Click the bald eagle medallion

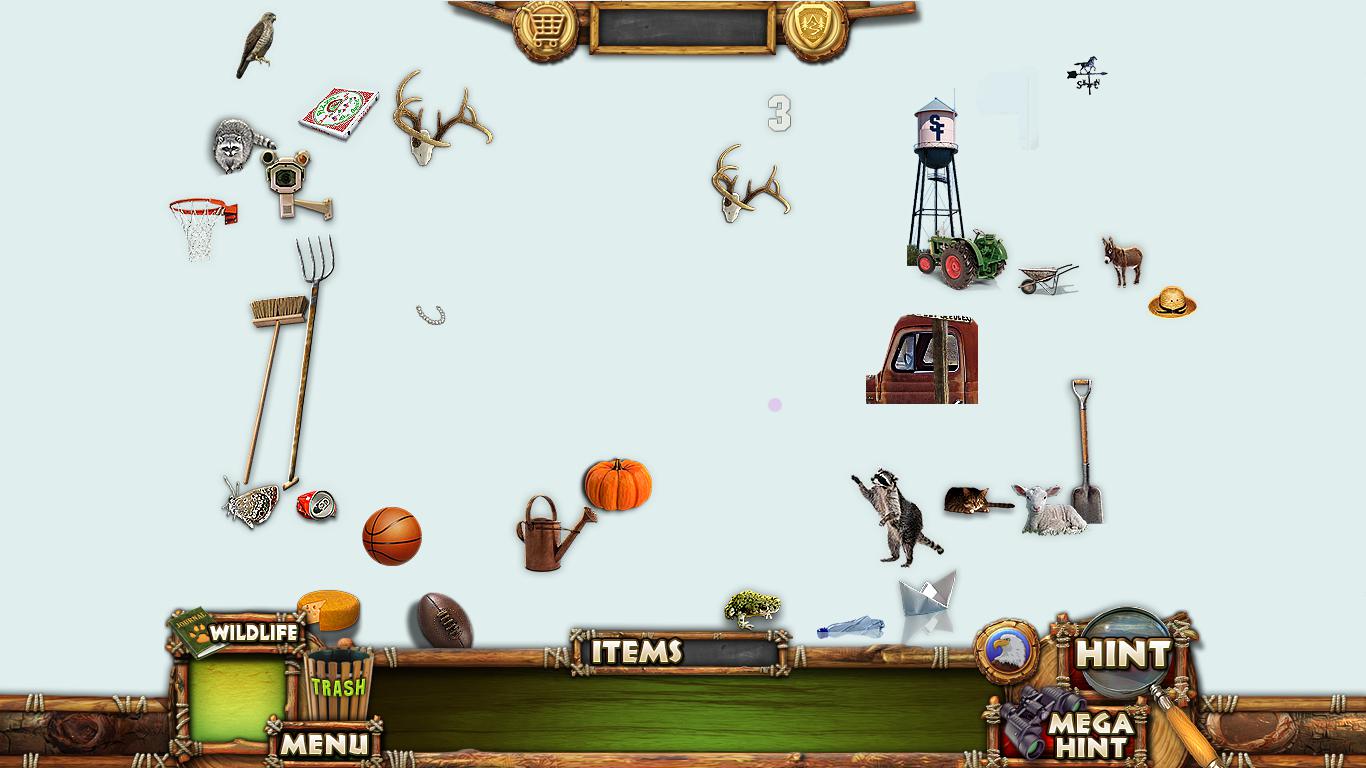coord(1007,652)
